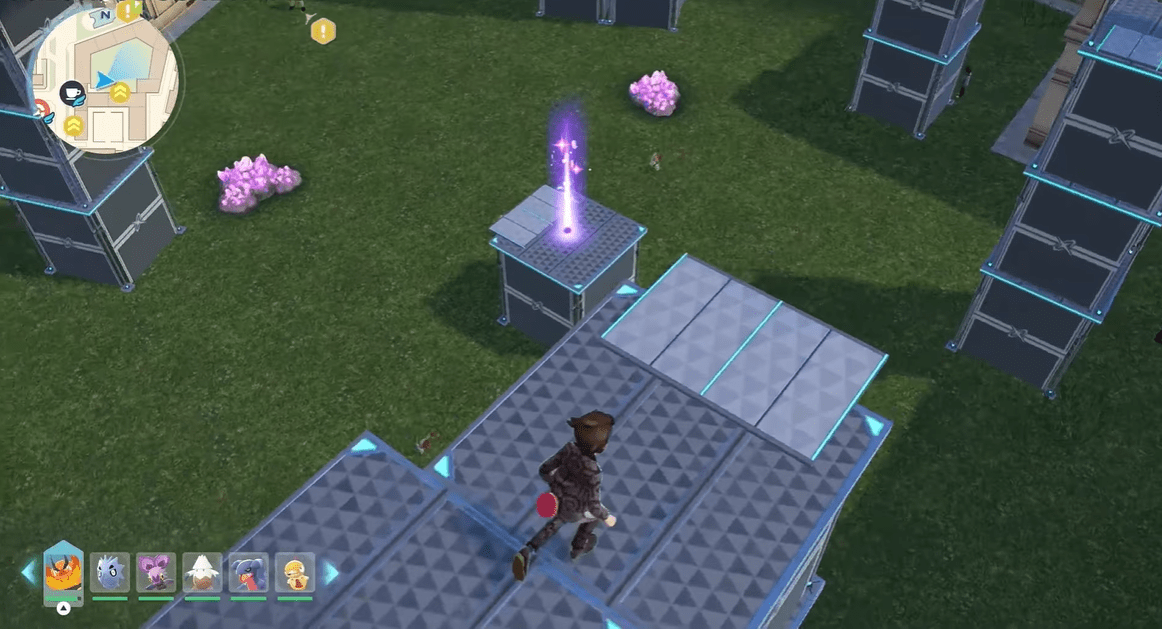
Task: Switch to the white Snover party slot
Action: pyautogui.click(x=202, y=573)
